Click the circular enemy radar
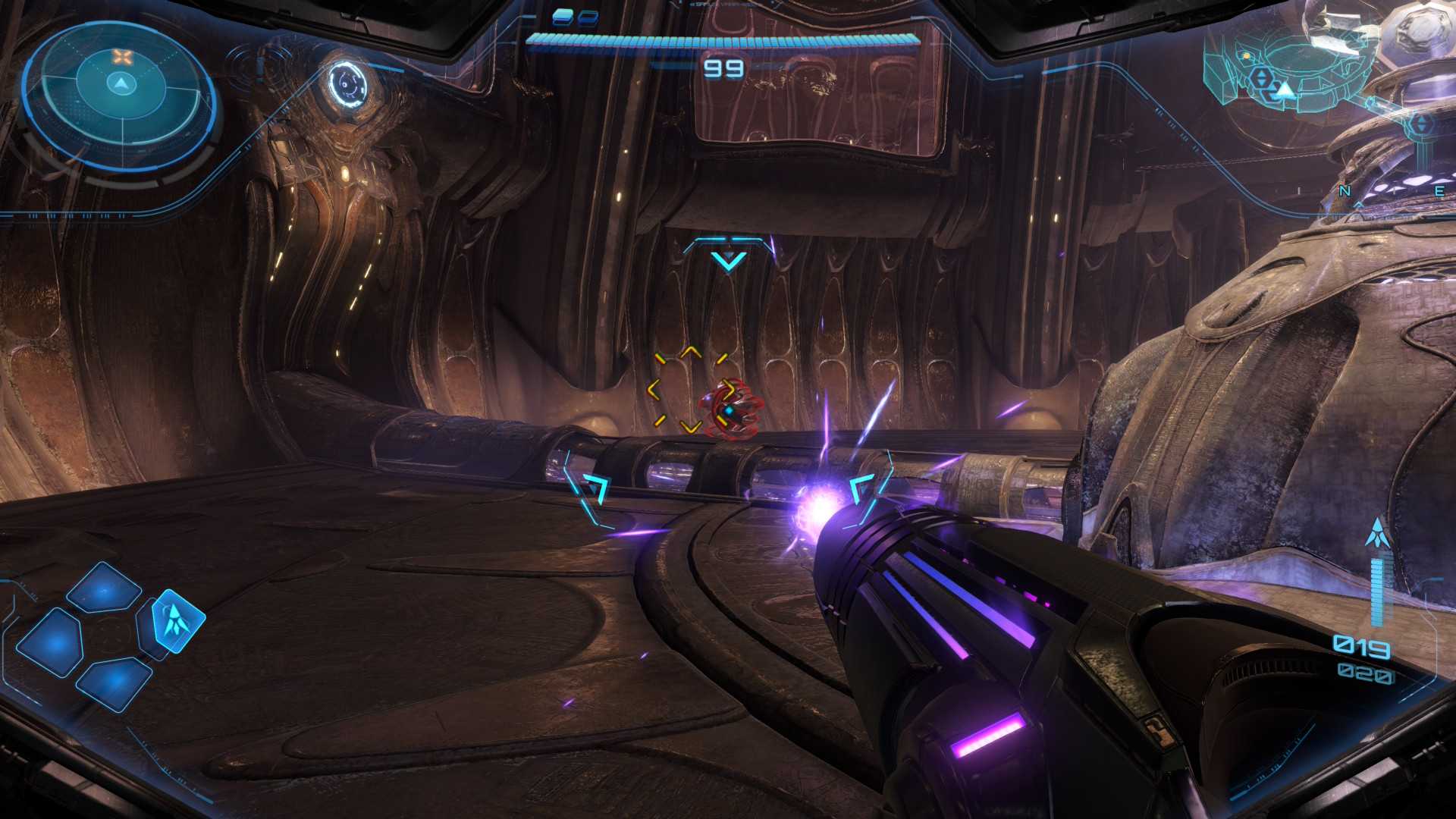This screenshot has height=819, width=1456. tap(119, 92)
